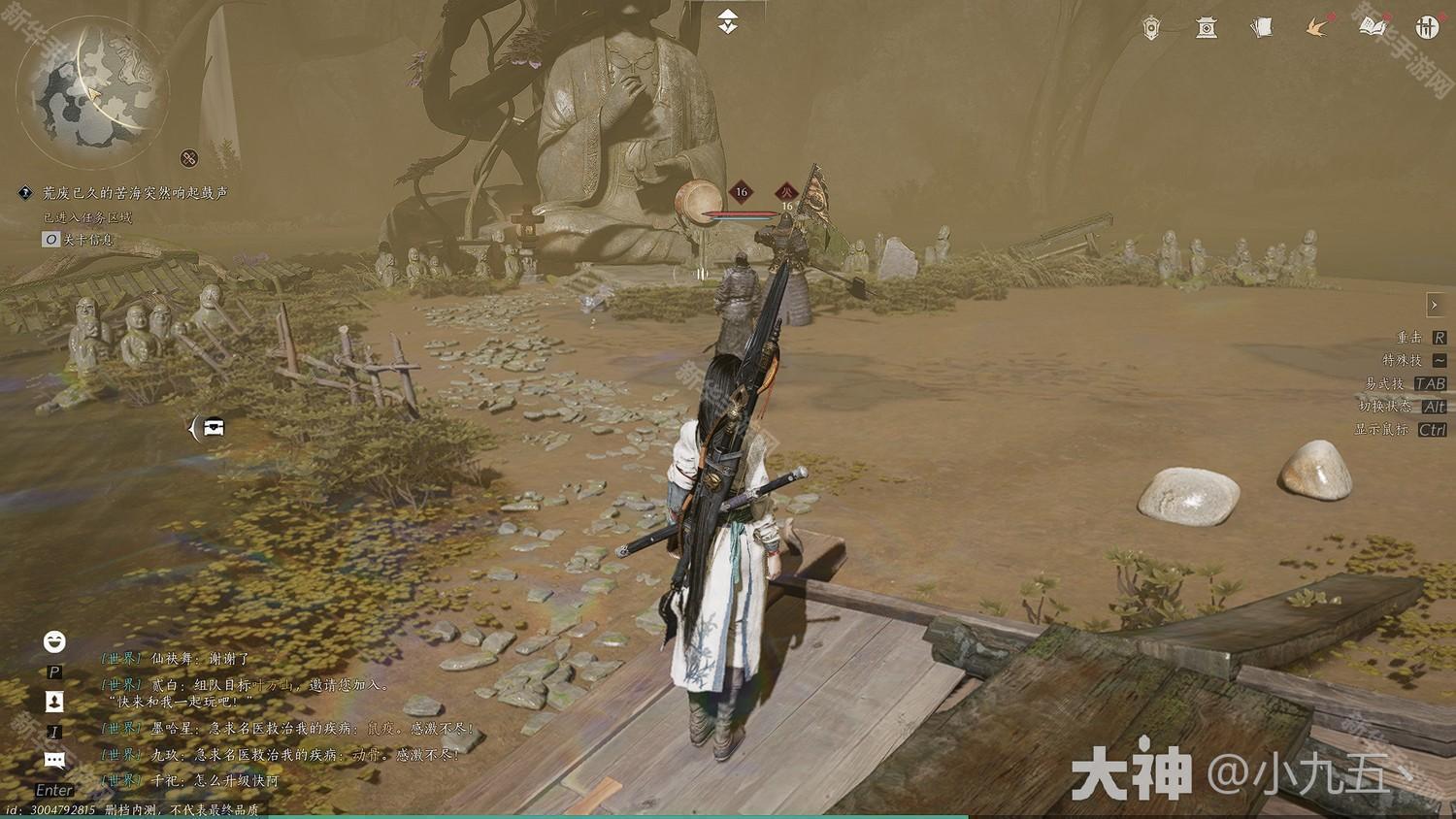Click the swallow bird icon
Viewport: 1456px width, 819px height.
[x=1317, y=28]
